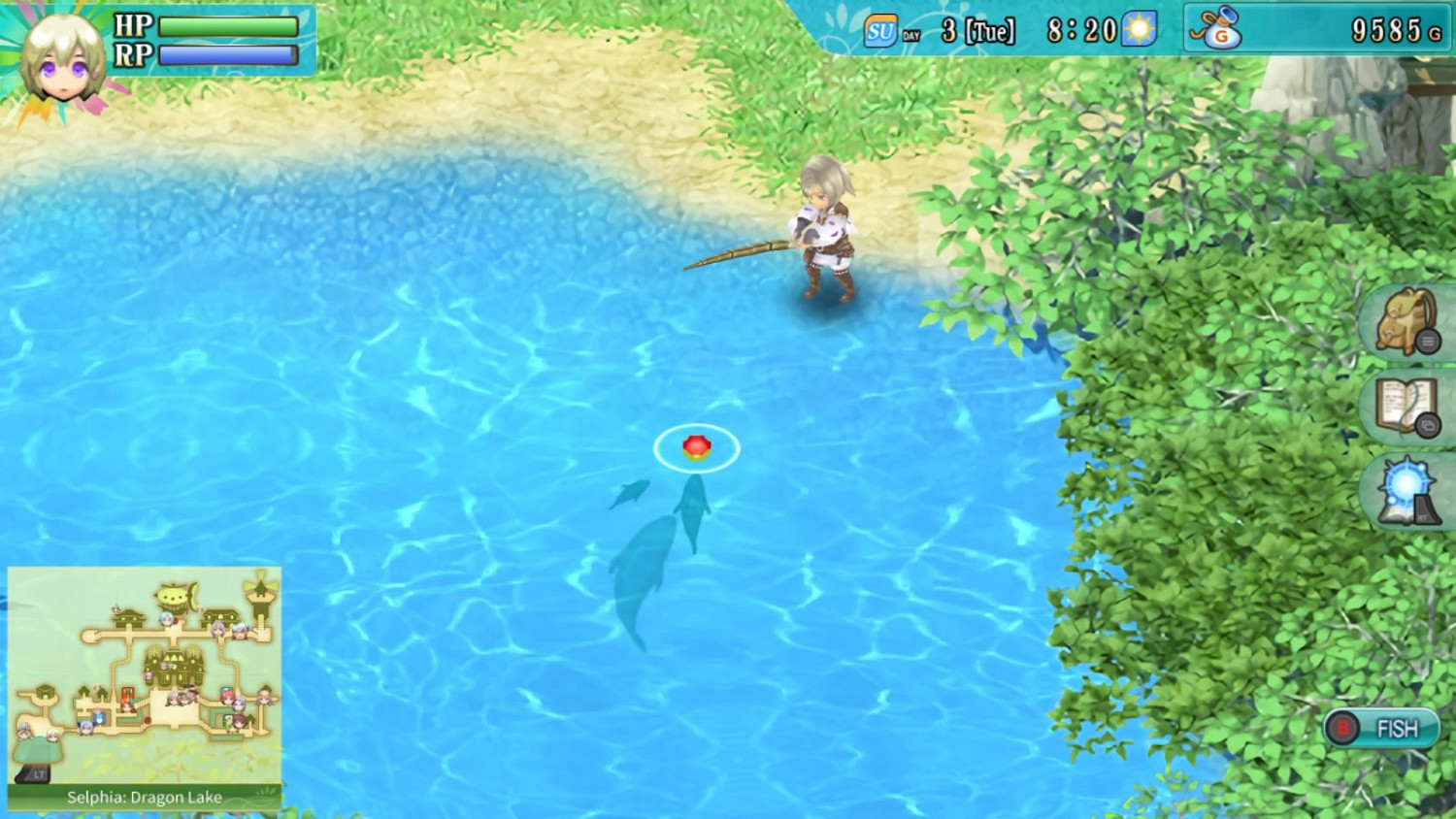Open the minimap of Selphia

pyautogui.click(x=144, y=670)
